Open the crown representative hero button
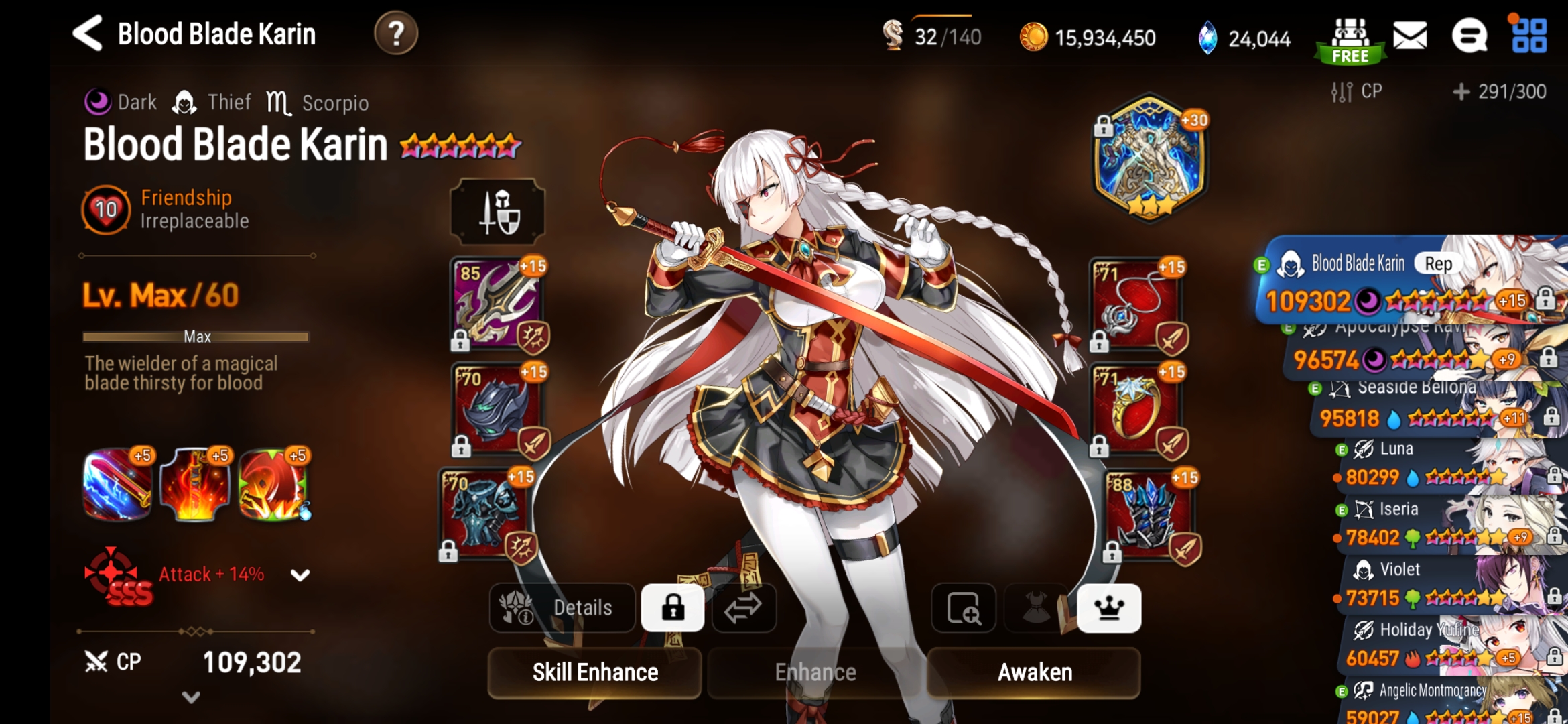The image size is (1568, 724). (1109, 608)
